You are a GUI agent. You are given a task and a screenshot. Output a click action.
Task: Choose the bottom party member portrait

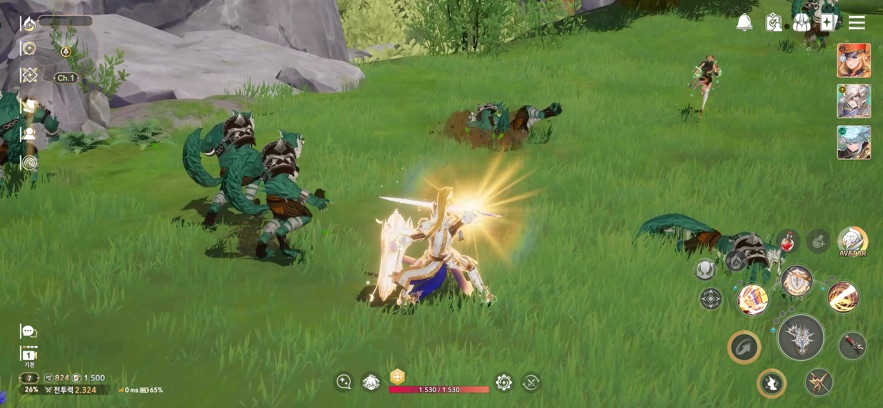pyautogui.click(x=853, y=142)
